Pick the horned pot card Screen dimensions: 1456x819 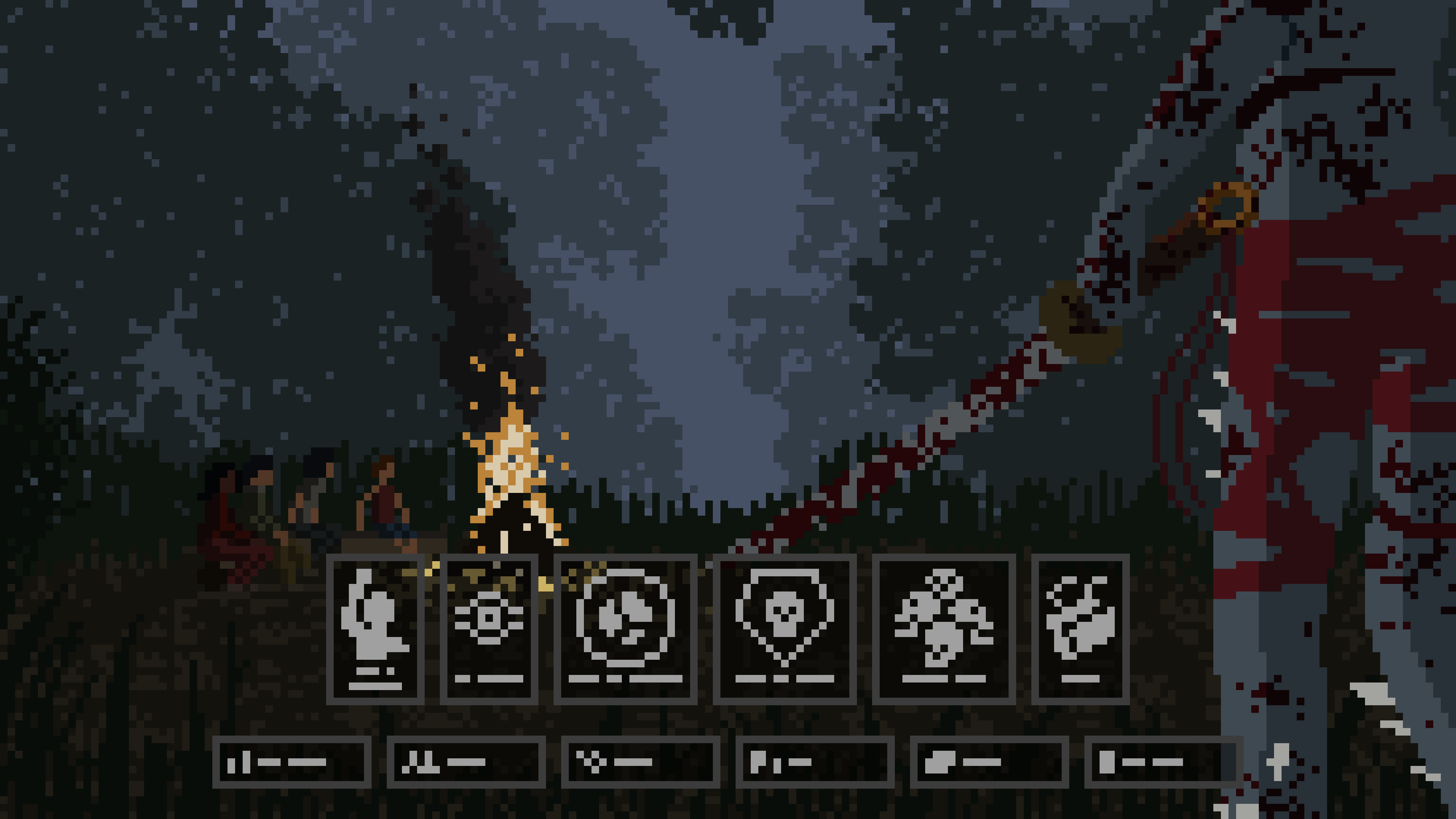(x=1080, y=629)
